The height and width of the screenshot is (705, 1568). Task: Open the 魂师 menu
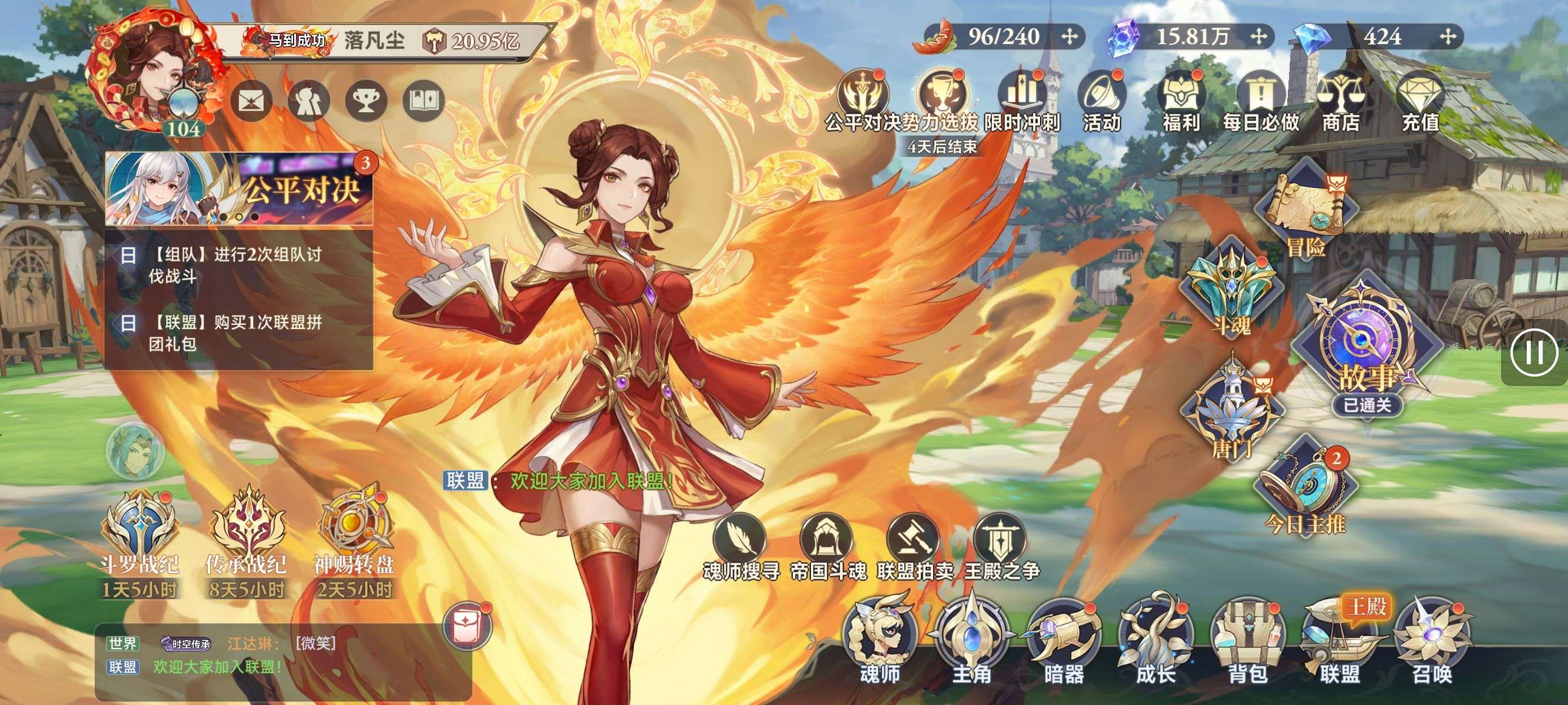(x=880, y=639)
